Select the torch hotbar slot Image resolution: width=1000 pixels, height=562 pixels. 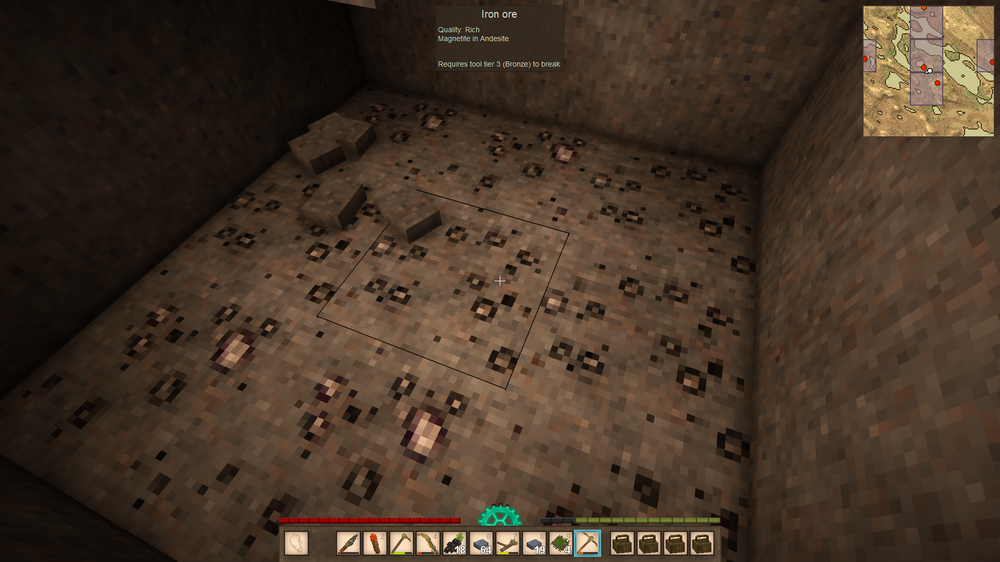coord(374,543)
